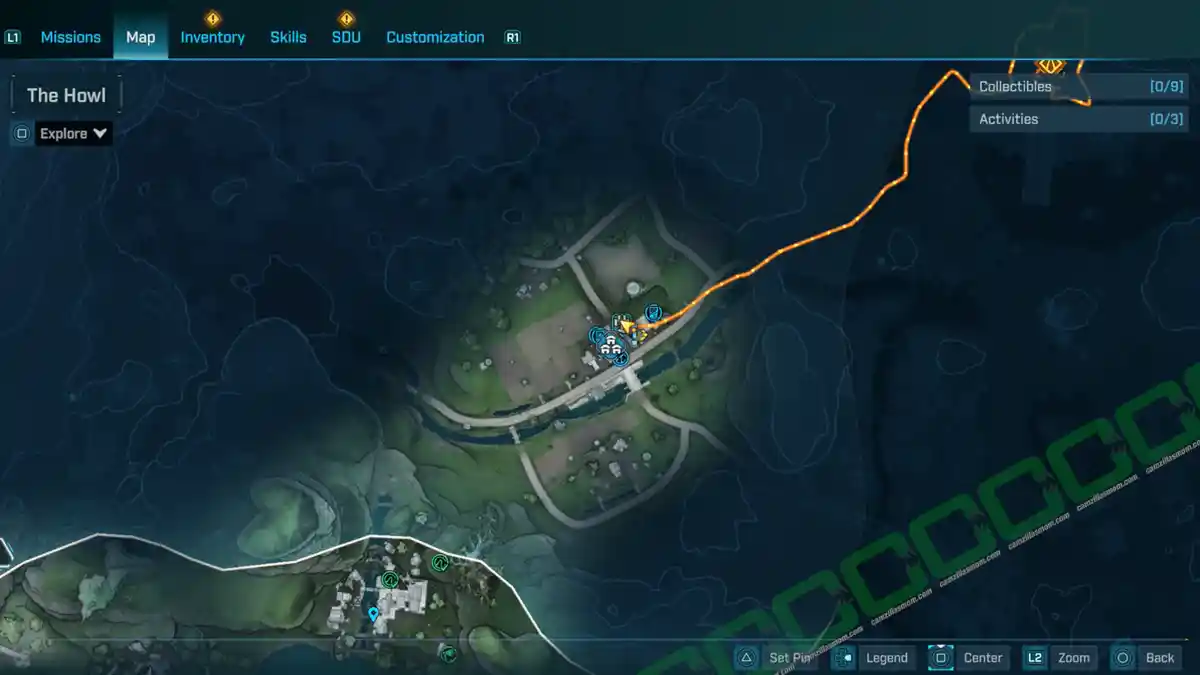
Task: Go Back from the map screen
Action: pos(1146,658)
